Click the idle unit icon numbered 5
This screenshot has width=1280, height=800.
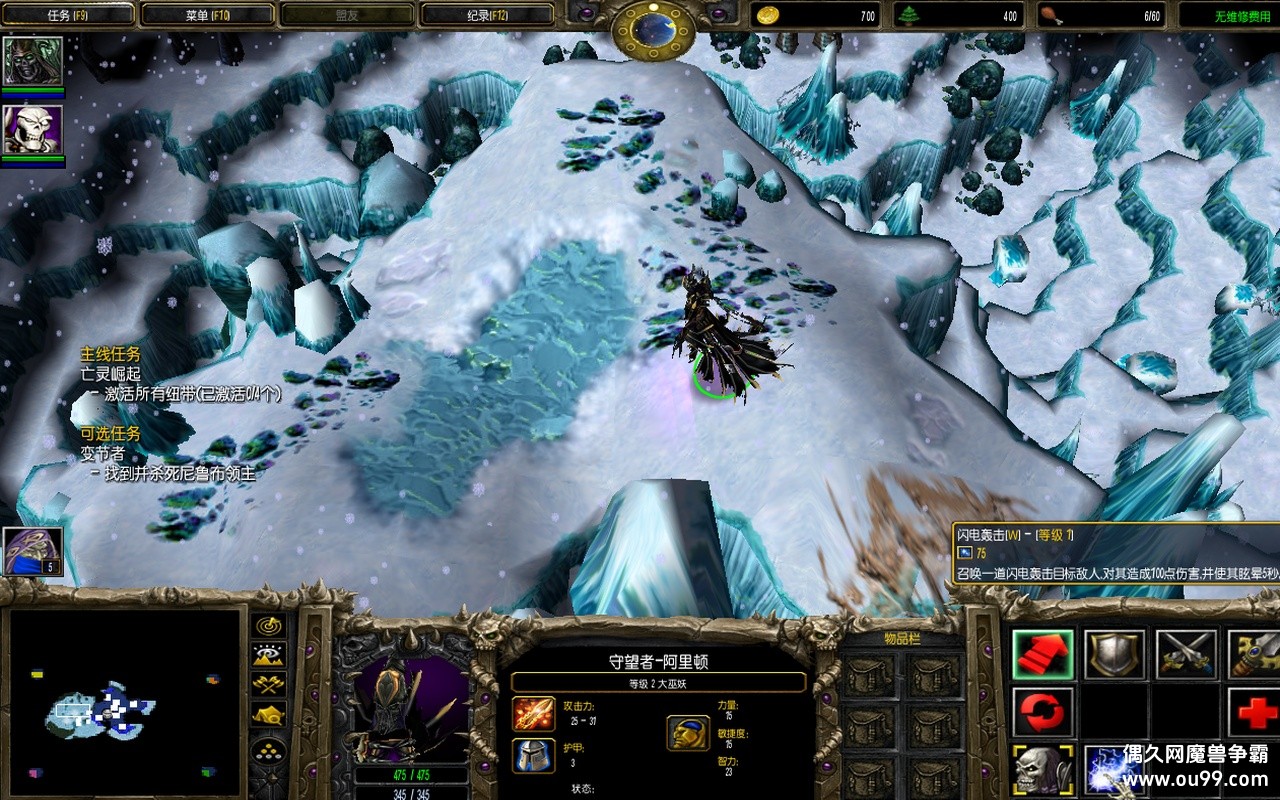tap(33, 551)
